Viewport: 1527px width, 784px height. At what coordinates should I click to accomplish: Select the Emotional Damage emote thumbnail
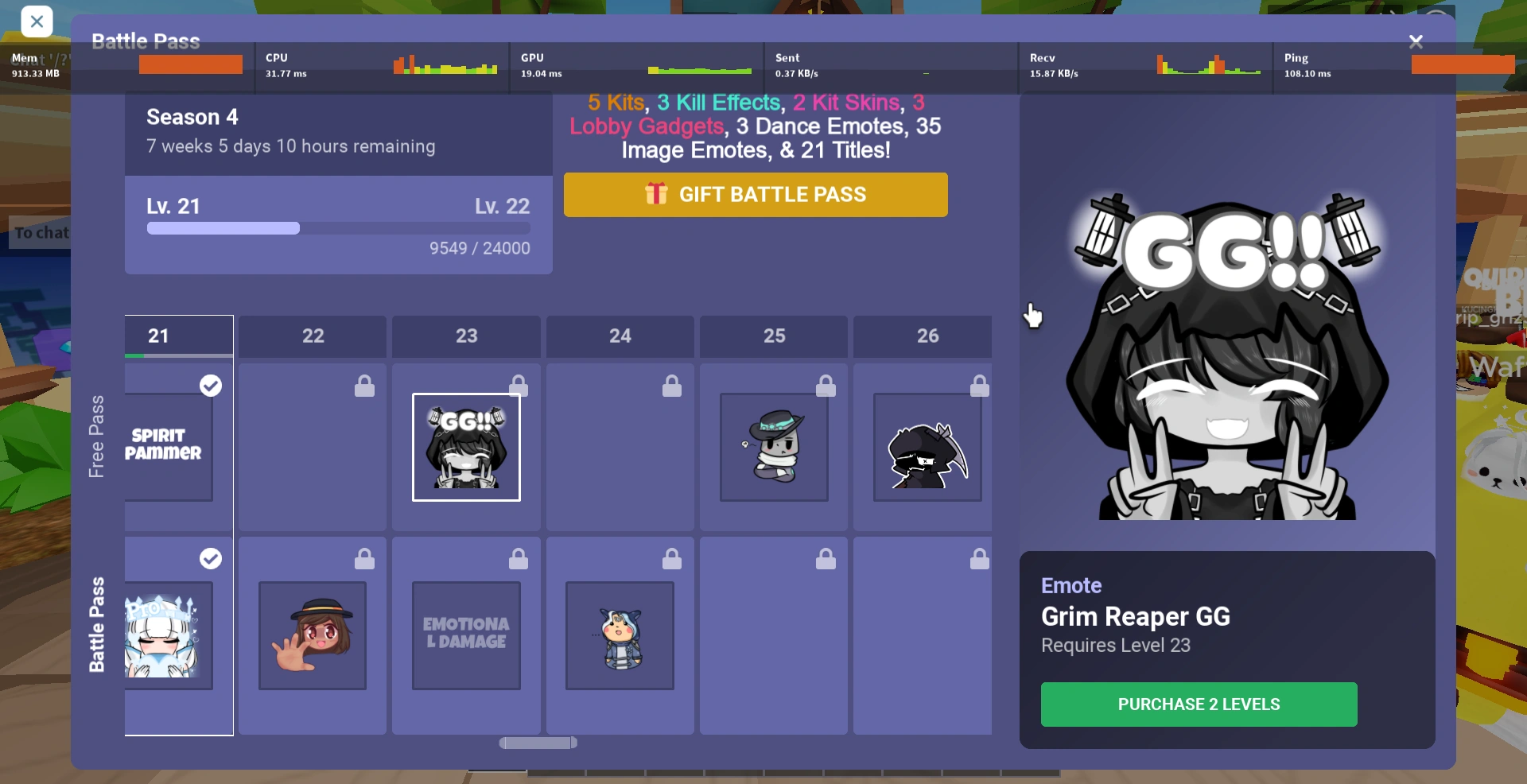(x=465, y=636)
